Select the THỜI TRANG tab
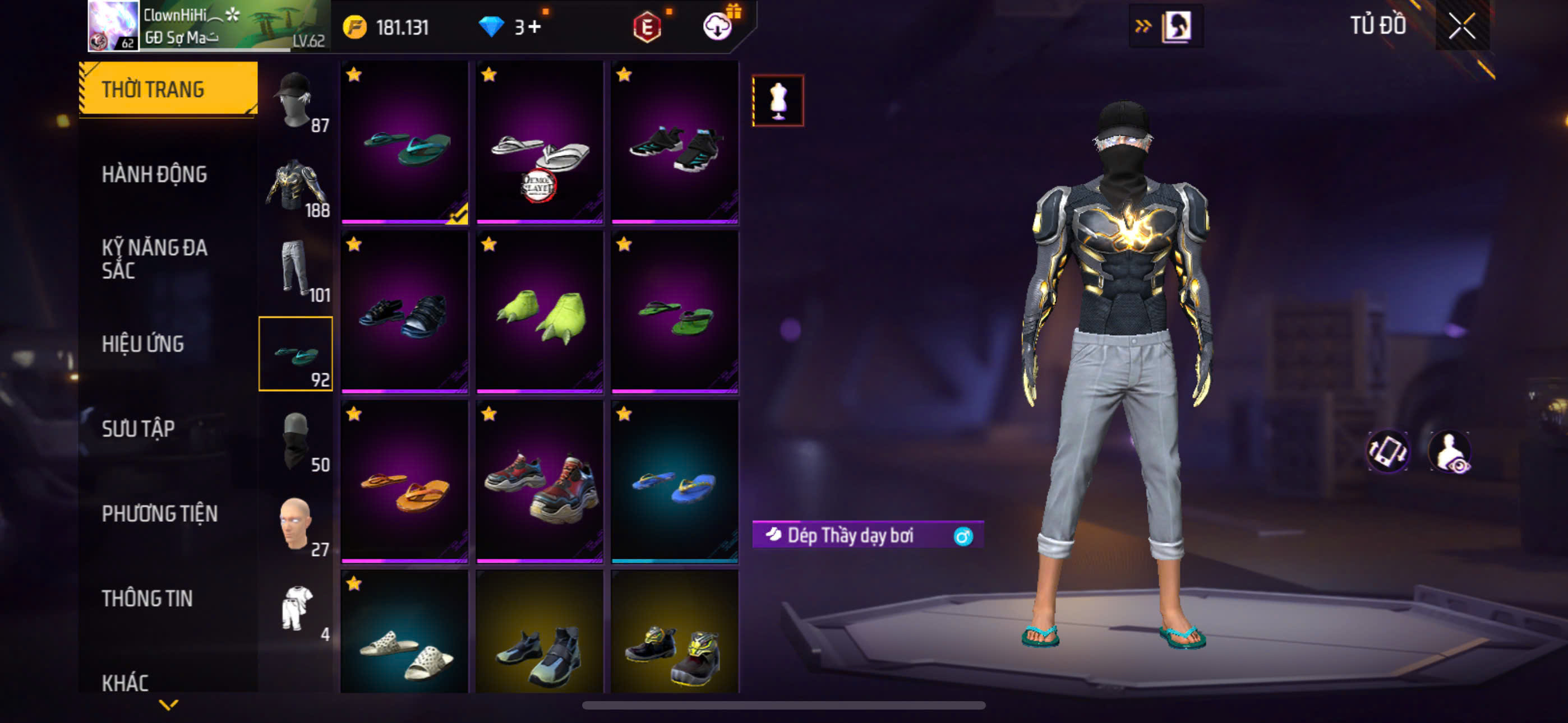The height and width of the screenshot is (723, 1568). pyautogui.click(x=154, y=90)
